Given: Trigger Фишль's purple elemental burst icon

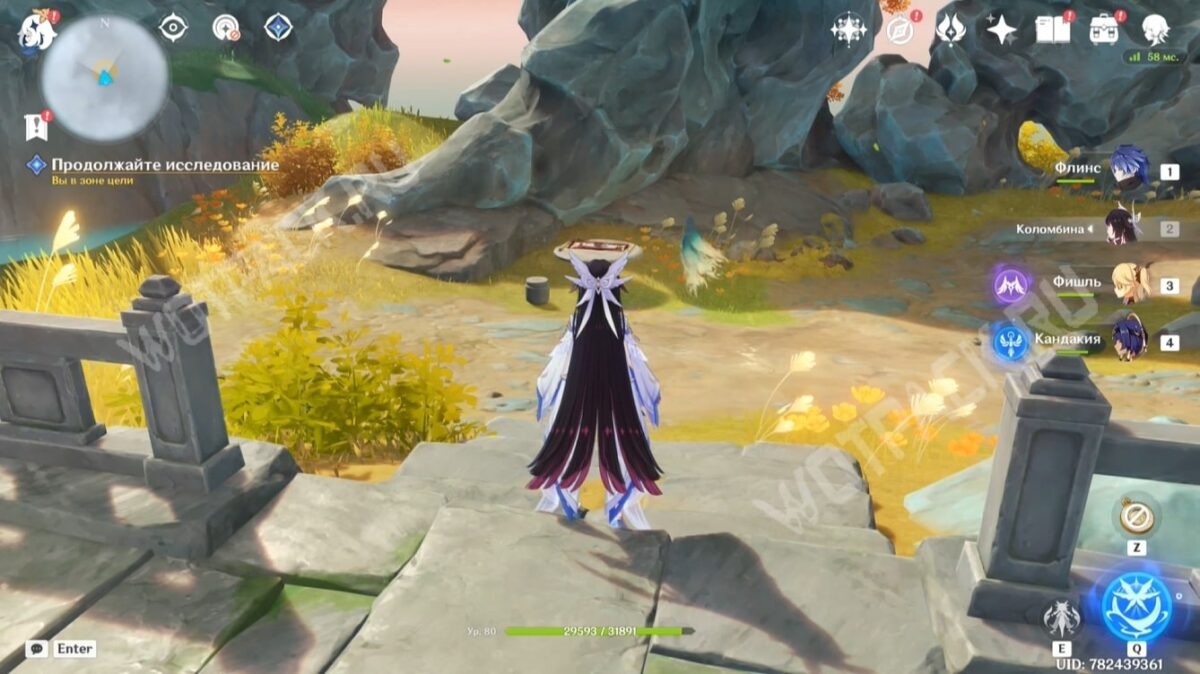Looking at the screenshot, I should coord(1011,286).
